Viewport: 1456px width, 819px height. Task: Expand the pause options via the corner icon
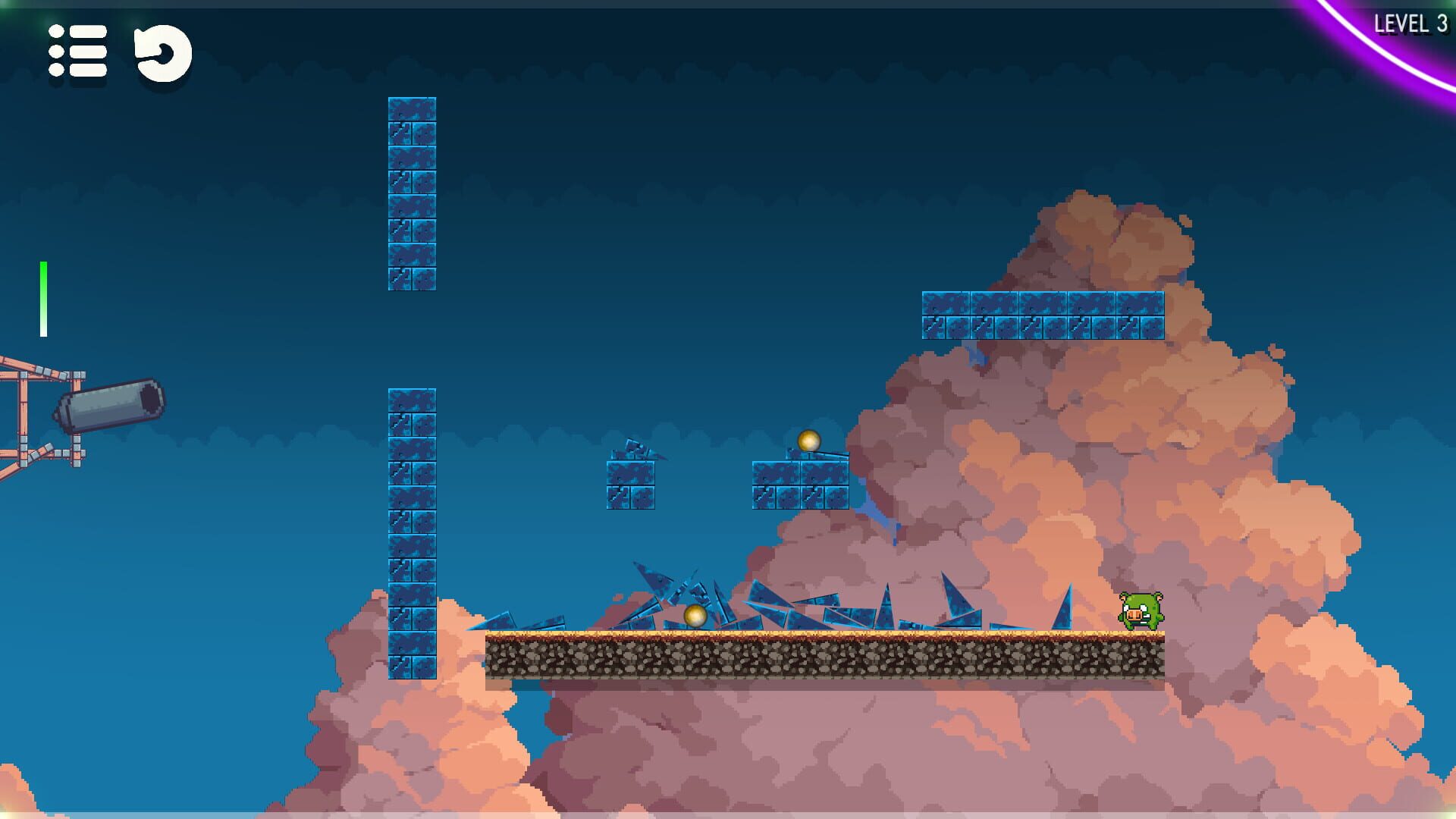(76, 51)
